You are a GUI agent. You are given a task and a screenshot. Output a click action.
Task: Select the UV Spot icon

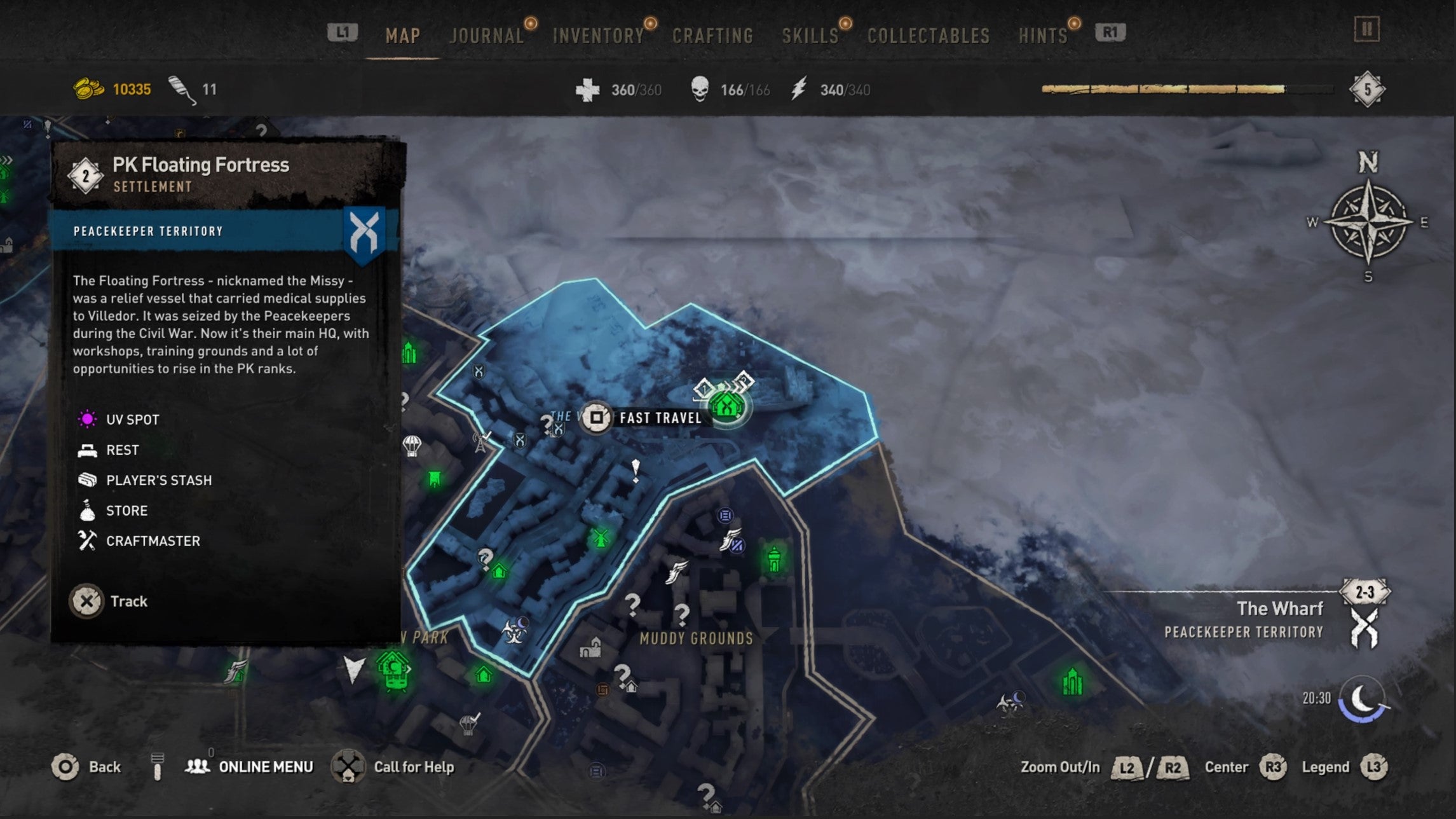(x=88, y=419)
